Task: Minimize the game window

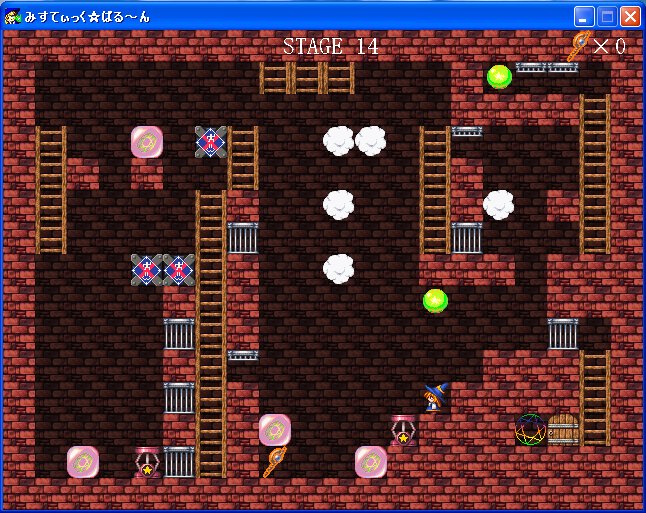Action: [x=584, y=16]
